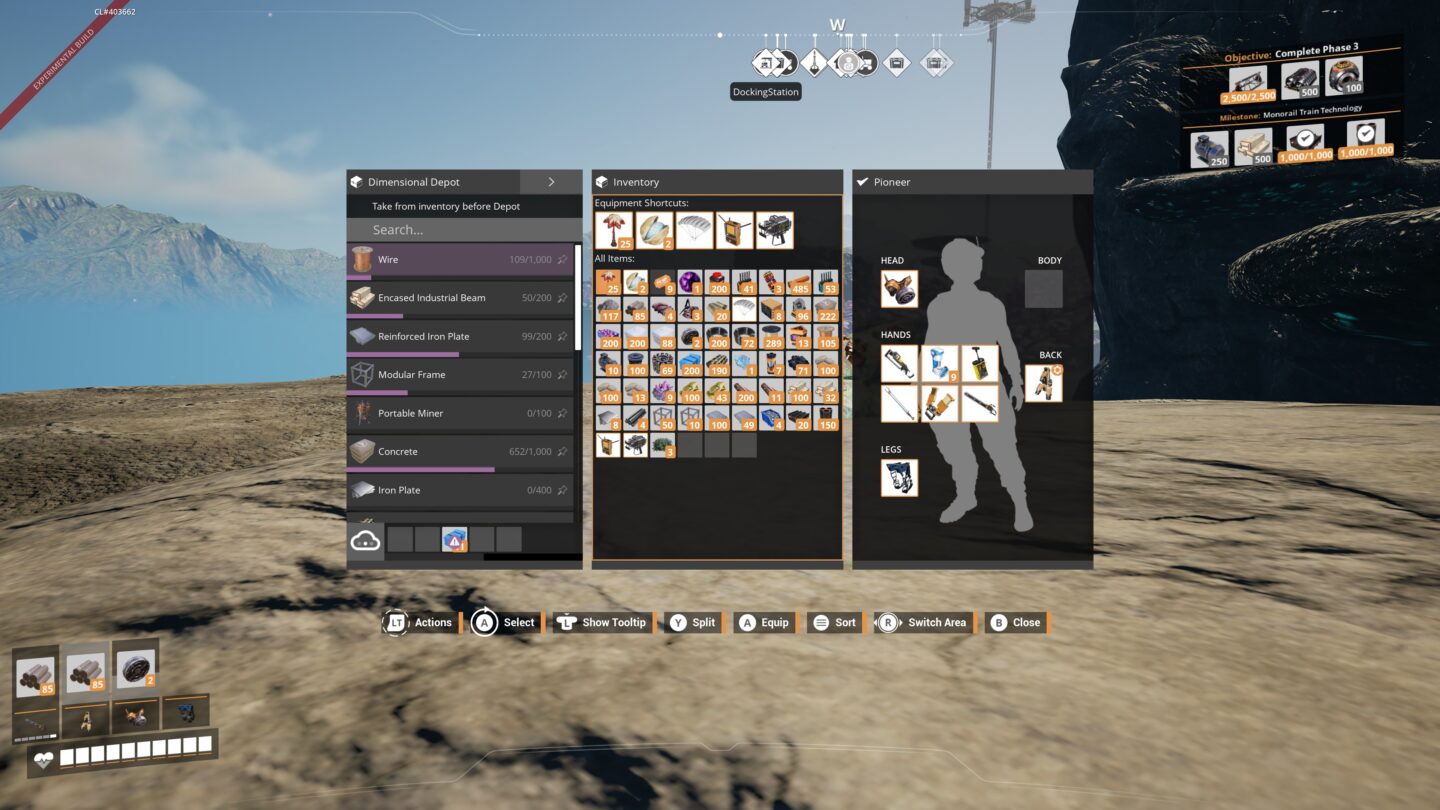Open the Jetpack settings gear on the Back slot
1440x810 pixels.
1056,368
